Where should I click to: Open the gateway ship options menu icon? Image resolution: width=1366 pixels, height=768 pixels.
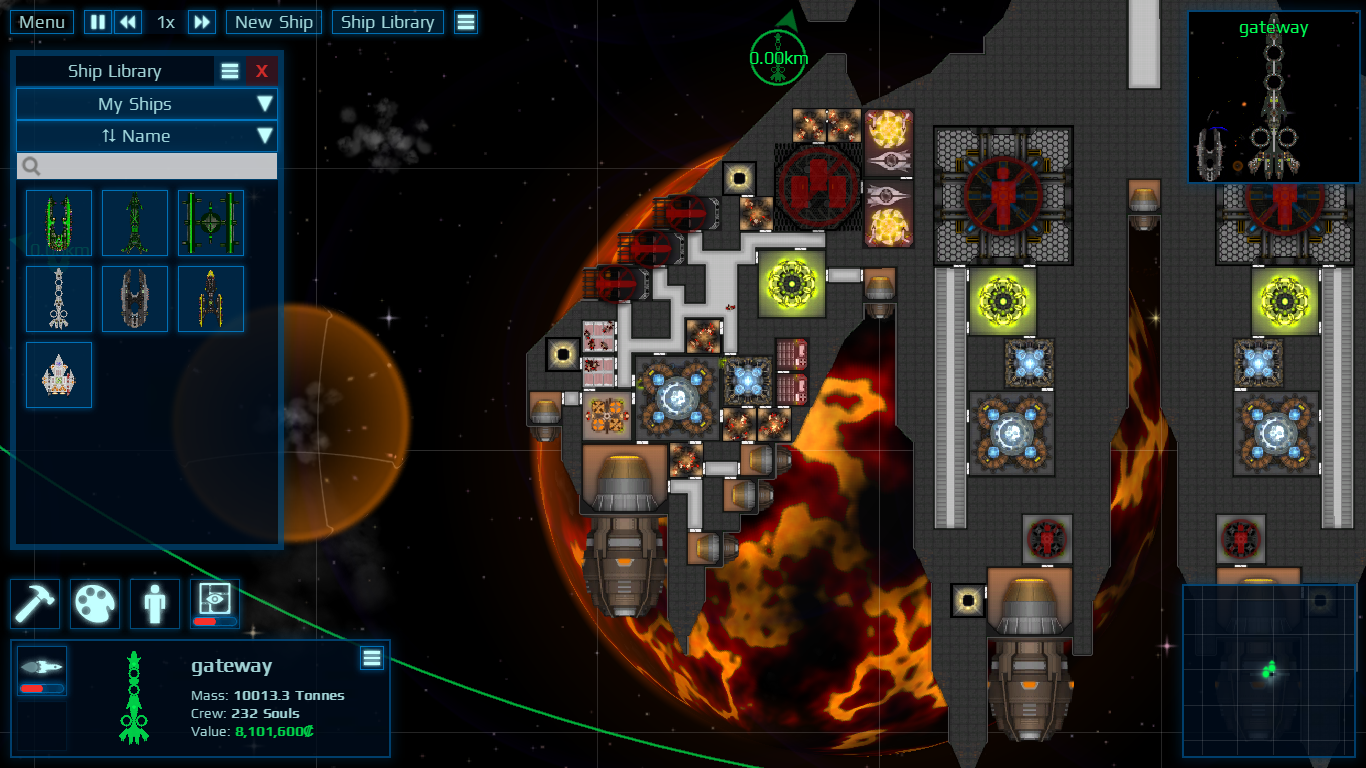click(371, 658)
